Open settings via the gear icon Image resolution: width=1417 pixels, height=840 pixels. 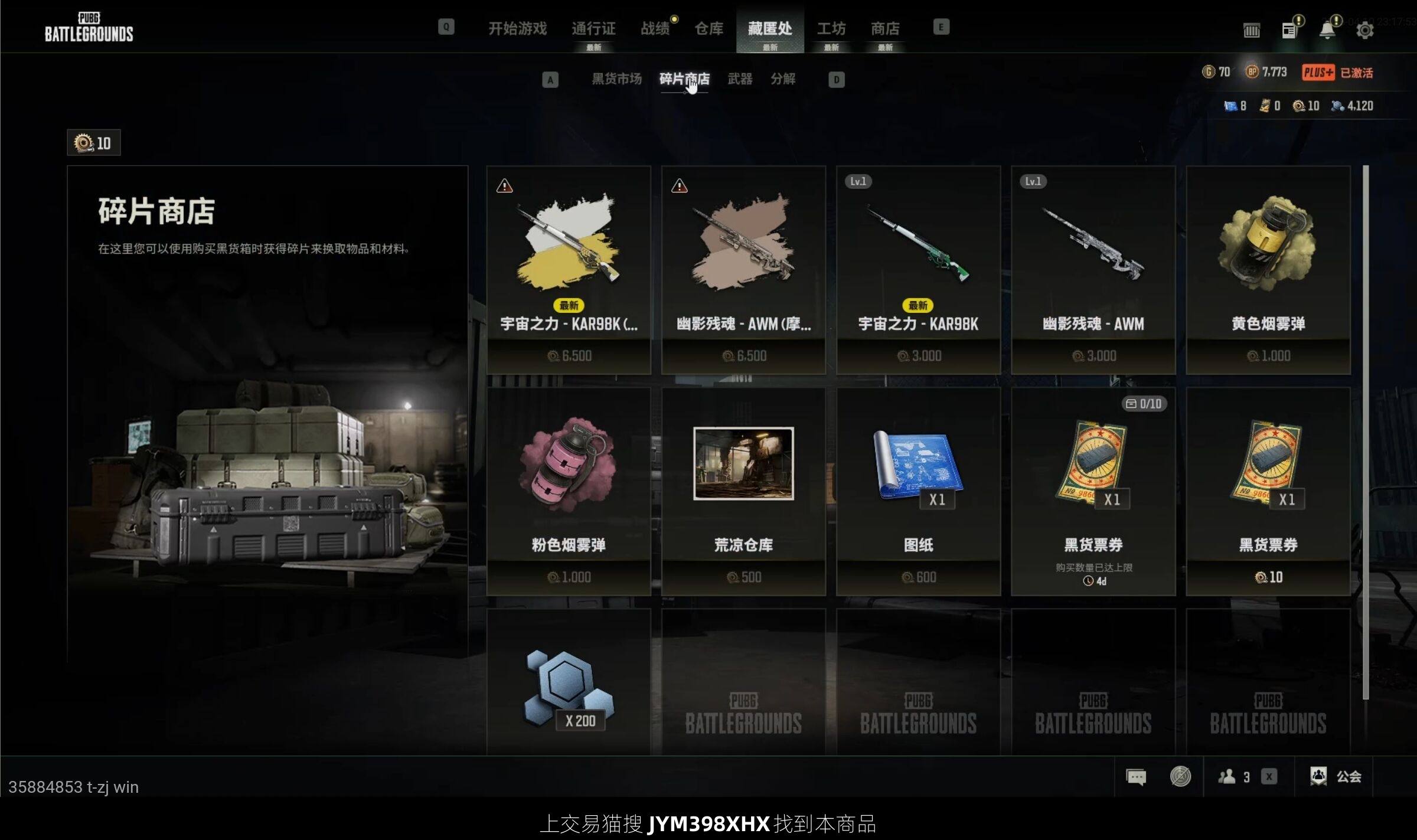point(1364,30)
